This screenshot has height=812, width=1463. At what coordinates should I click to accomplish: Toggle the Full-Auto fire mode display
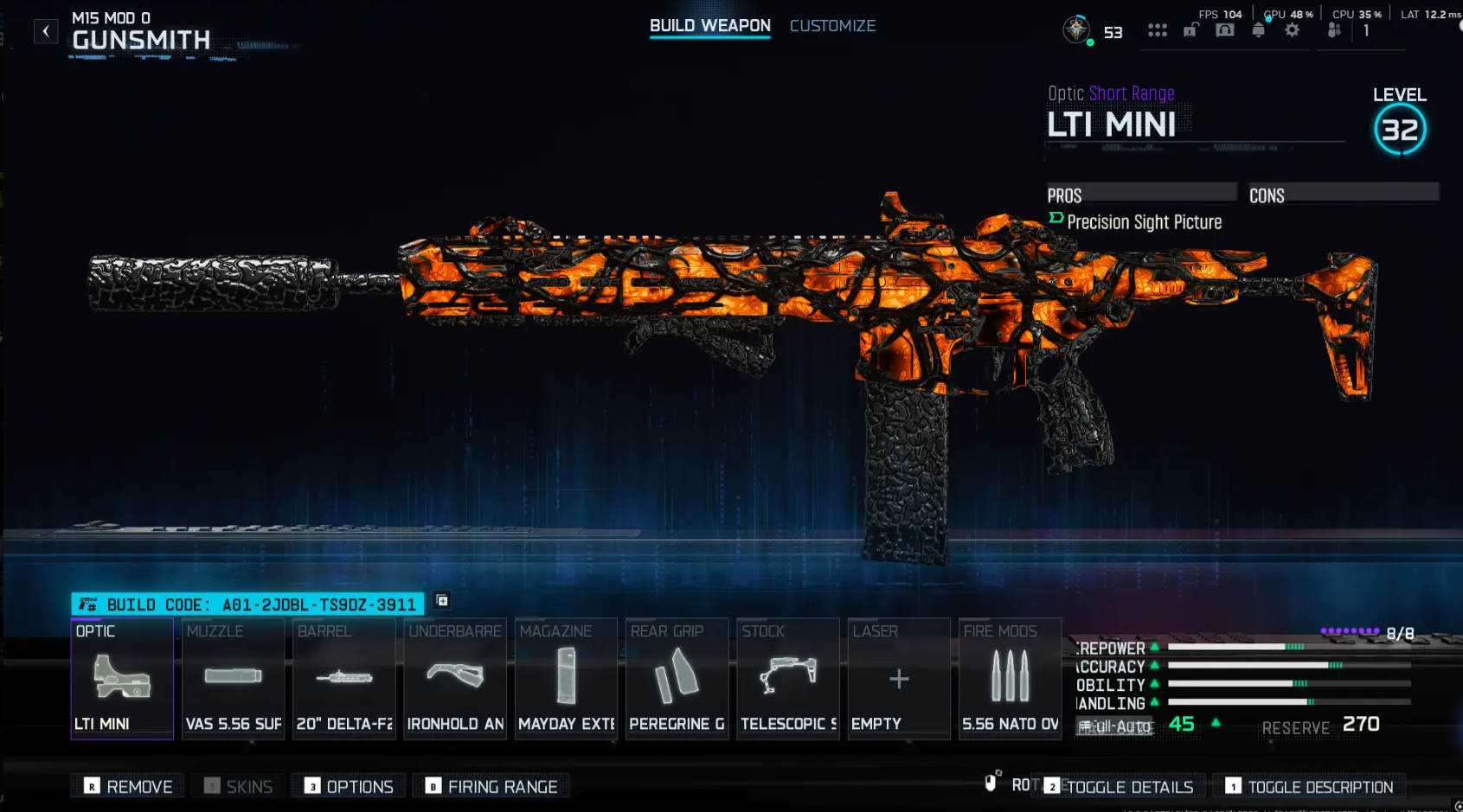point(1115,726)
